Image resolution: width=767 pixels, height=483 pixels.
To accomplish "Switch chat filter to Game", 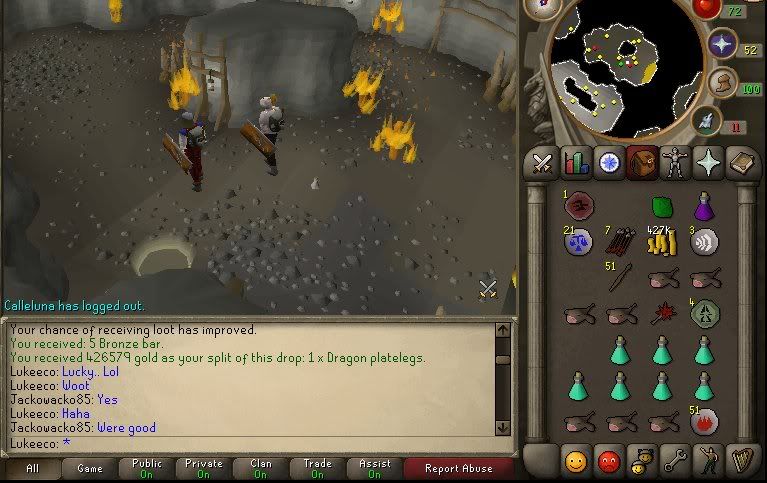I will pyautogui.click(x=89, y=468).
